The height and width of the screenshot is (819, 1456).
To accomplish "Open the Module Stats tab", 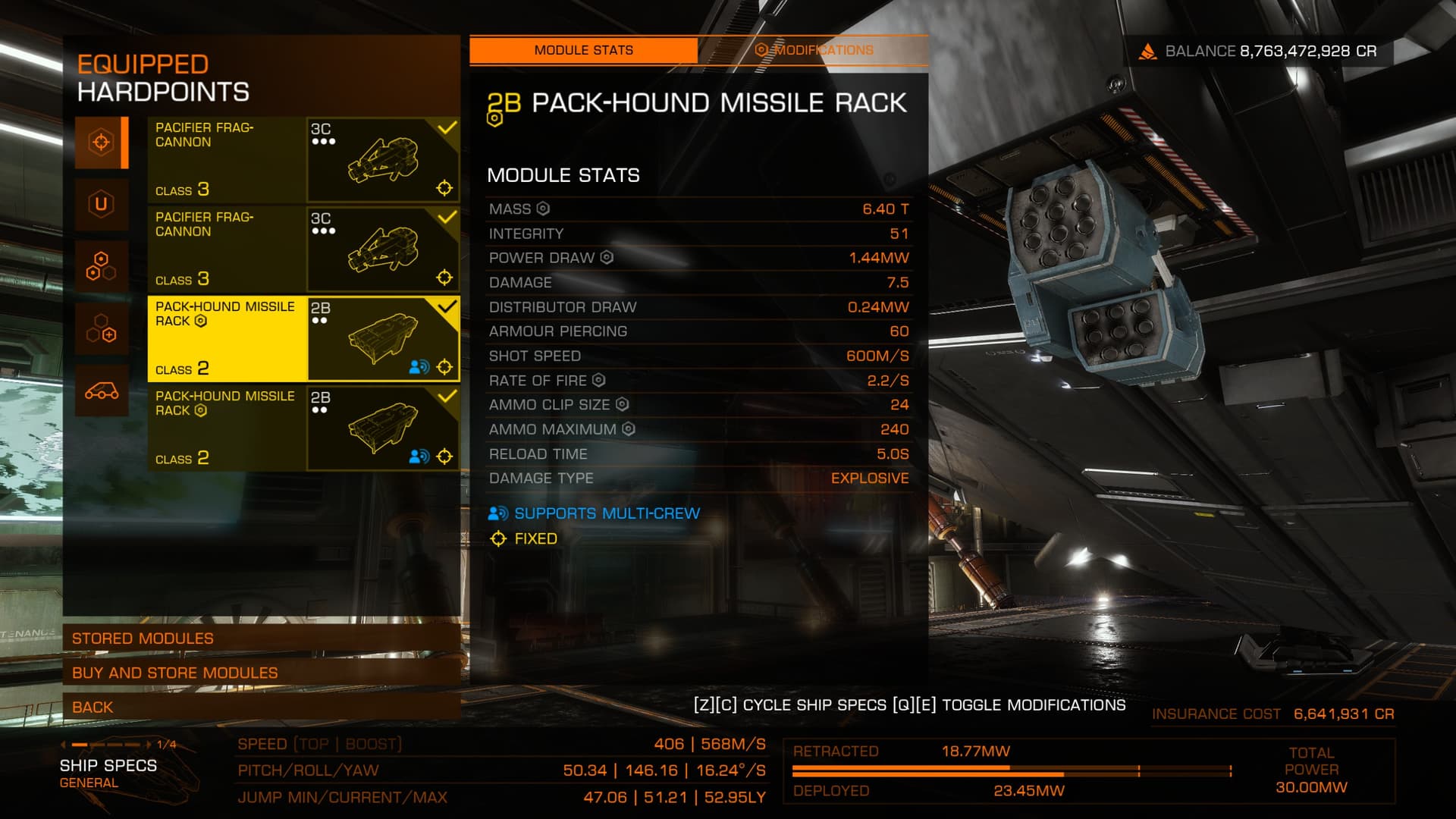I will (583, 50).
